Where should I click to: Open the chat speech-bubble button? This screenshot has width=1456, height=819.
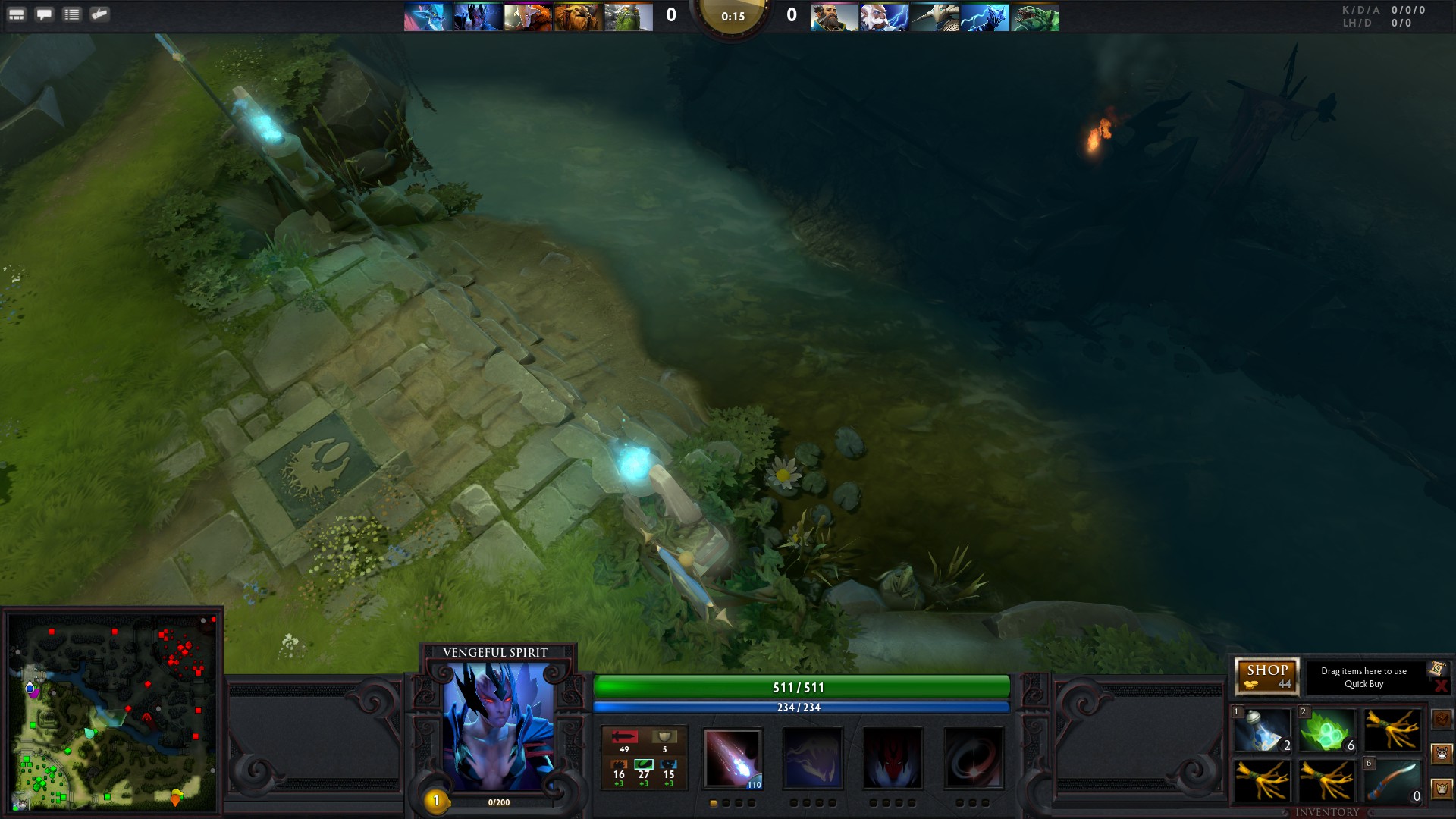click(x=44, y=14)
